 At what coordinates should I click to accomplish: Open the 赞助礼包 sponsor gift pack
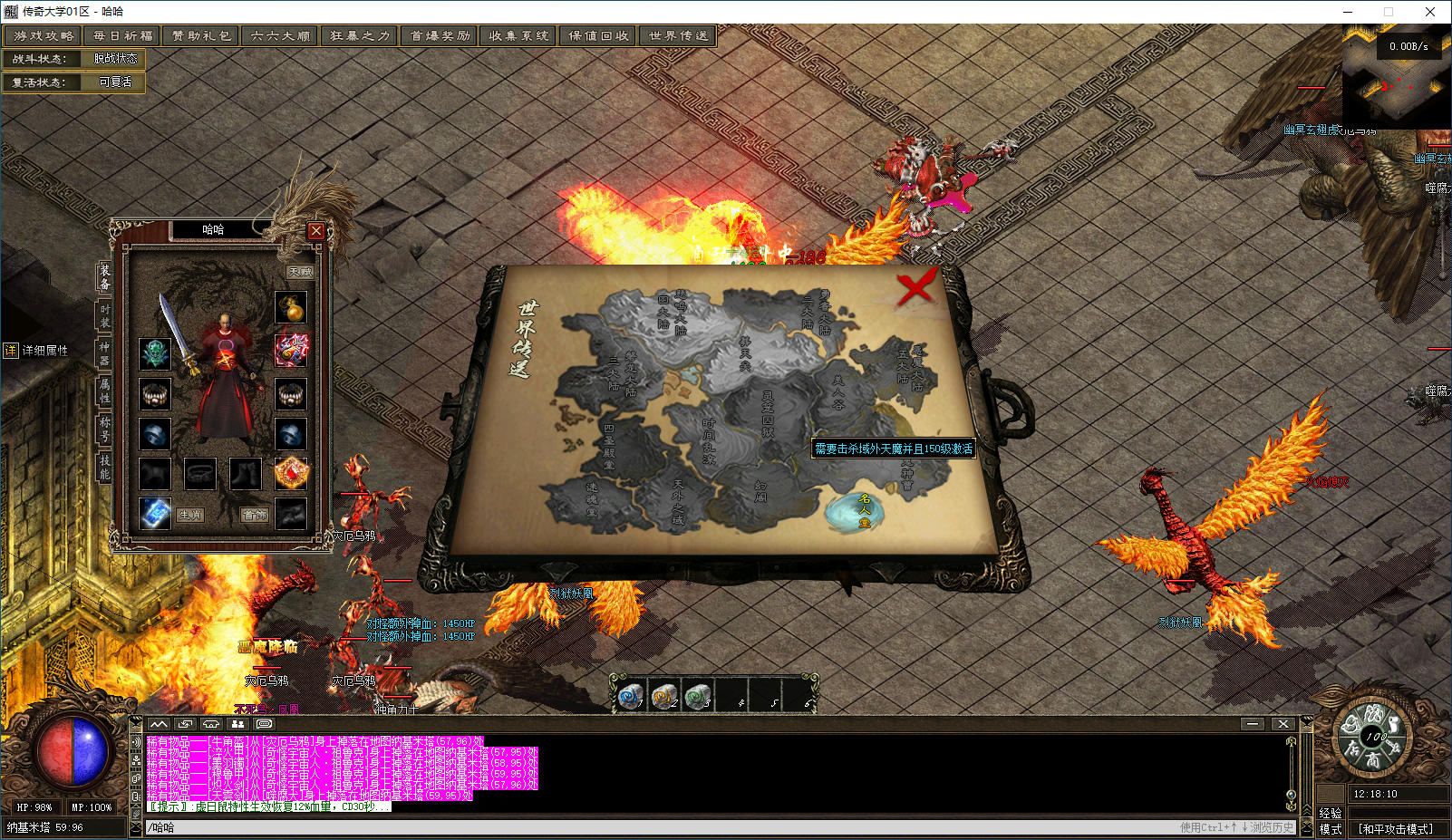(201, 36)
